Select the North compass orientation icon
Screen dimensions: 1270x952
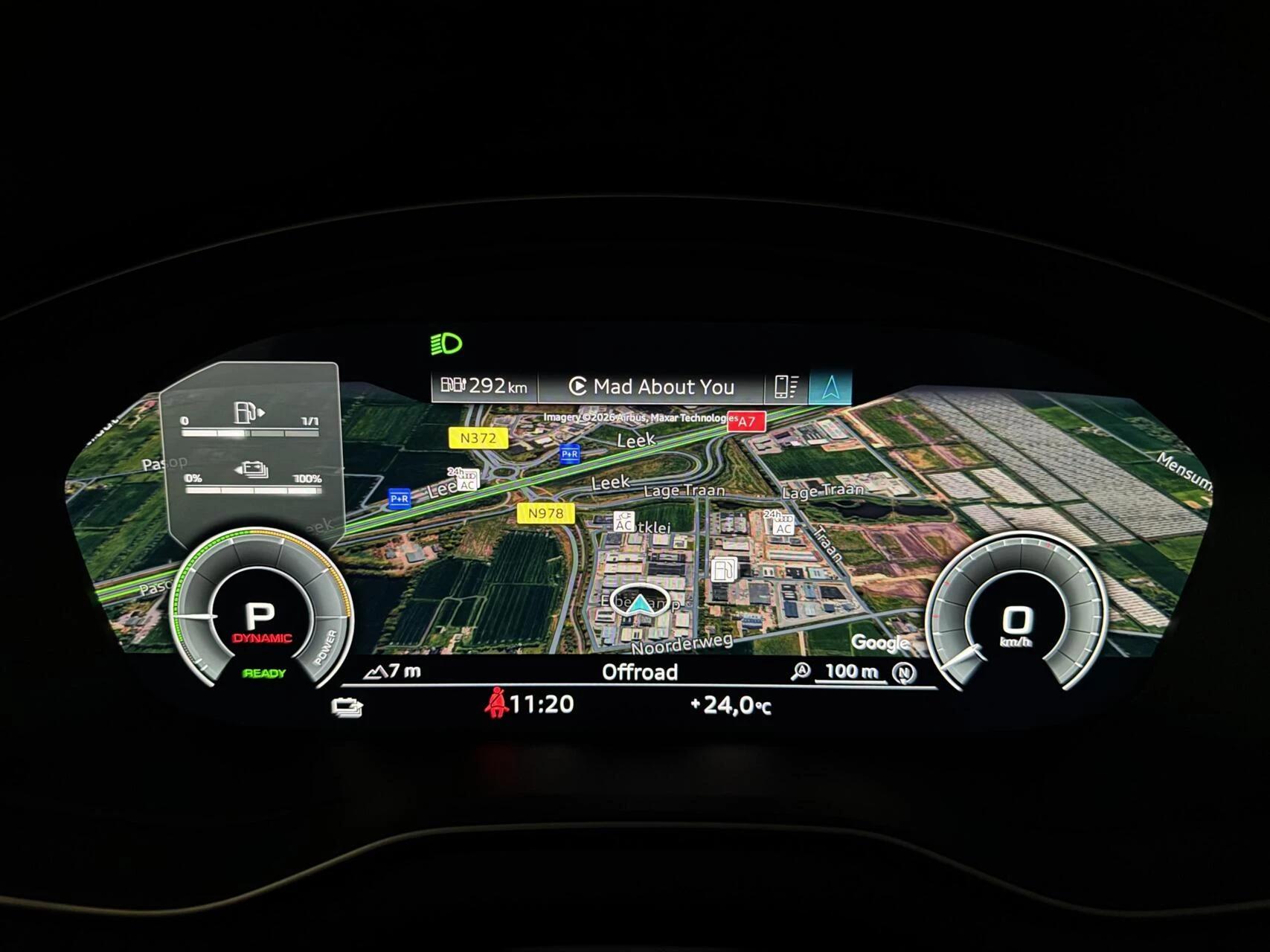pyautogui.click(x=902, y=672)
